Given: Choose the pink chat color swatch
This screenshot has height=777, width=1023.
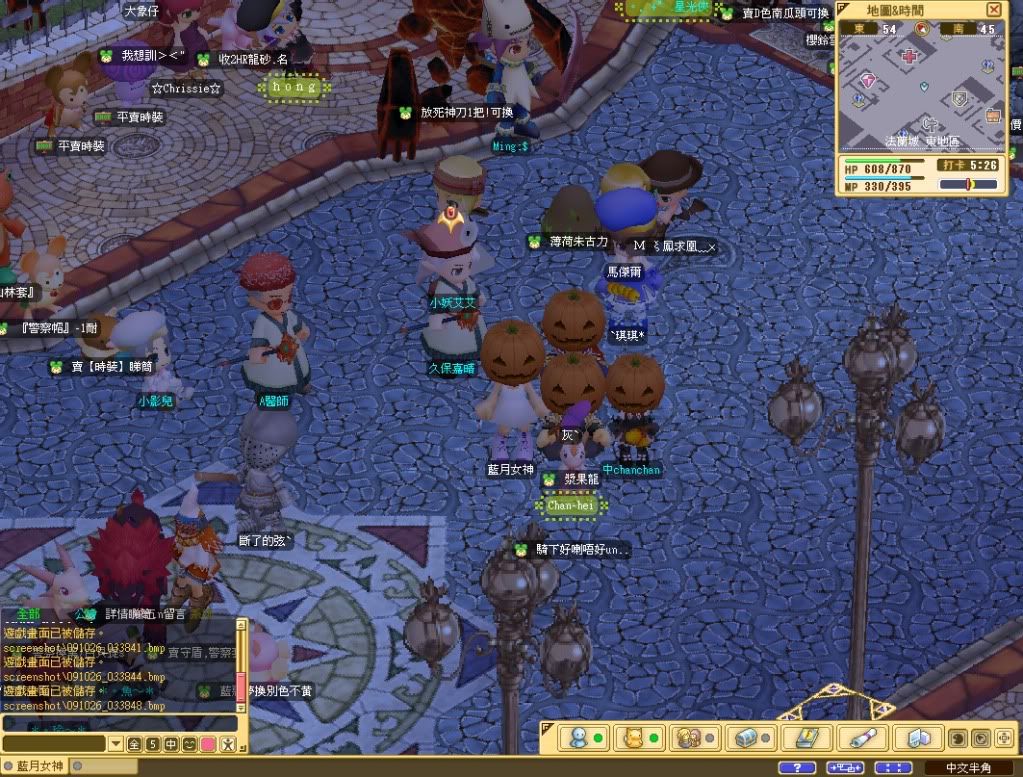Looking at the screenshot, I should point(207,744).
